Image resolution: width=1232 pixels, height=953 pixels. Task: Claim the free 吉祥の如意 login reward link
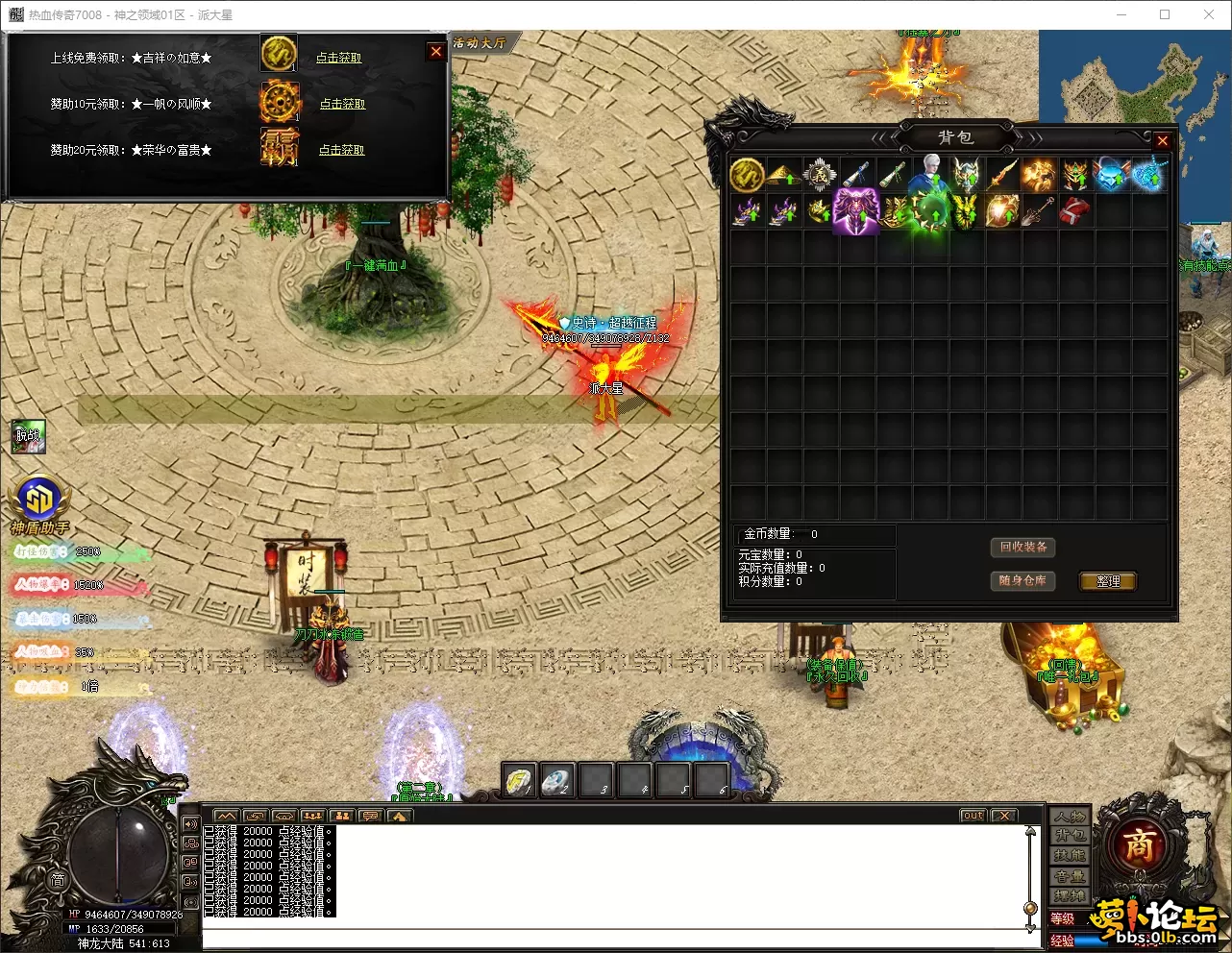click(x=339, y=58)
